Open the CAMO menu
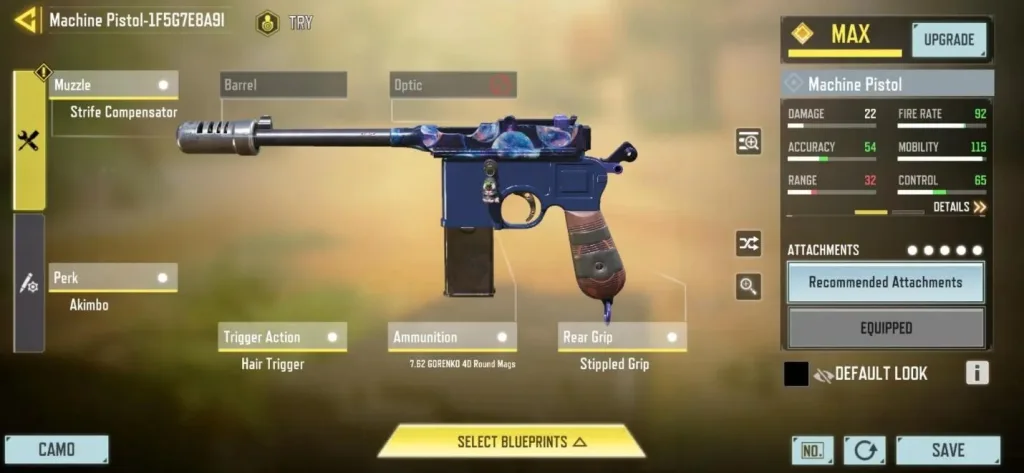1024x473 pixels. [x=56, y=450]
